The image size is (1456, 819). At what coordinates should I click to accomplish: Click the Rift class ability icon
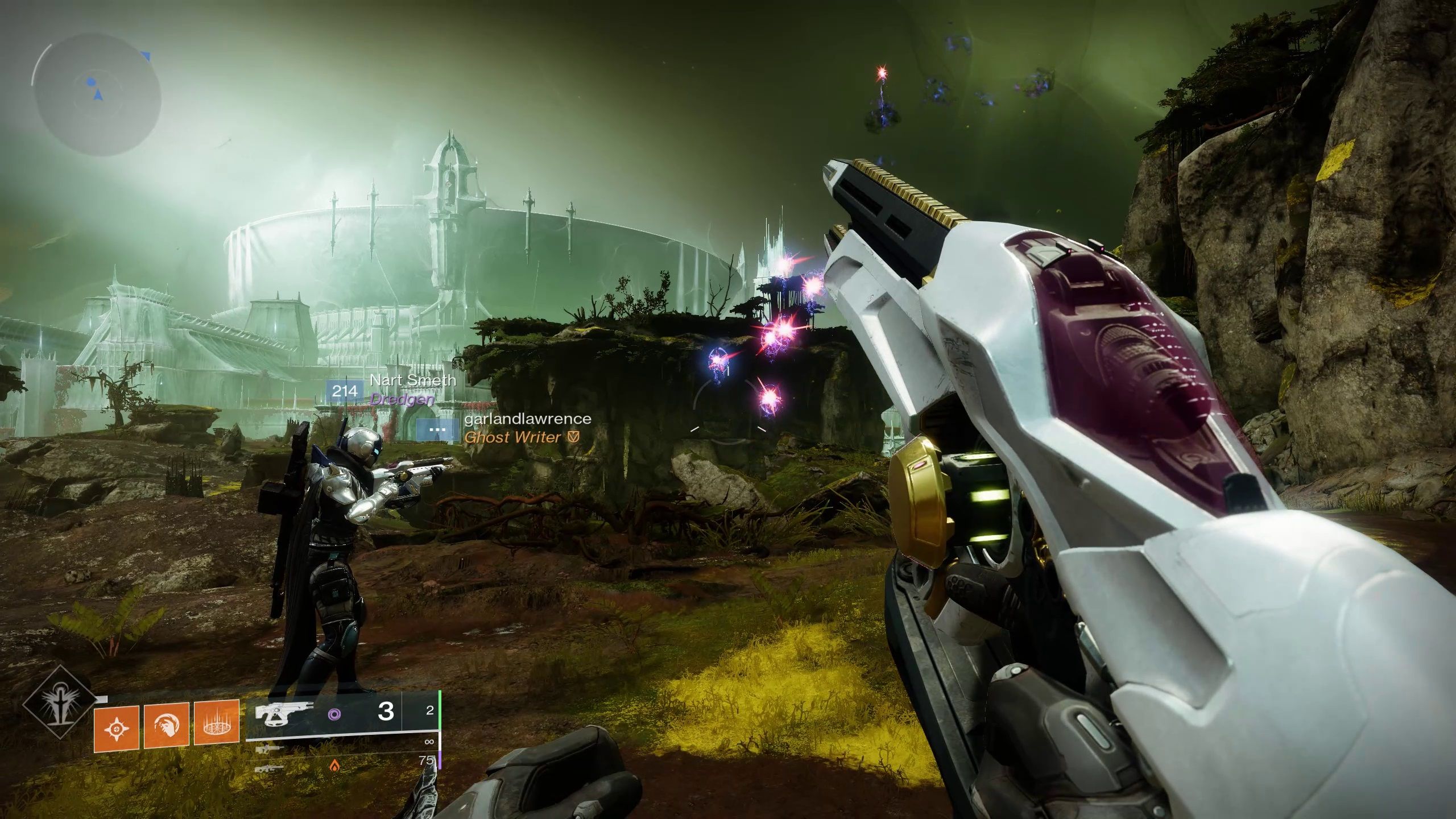(216, 727)
